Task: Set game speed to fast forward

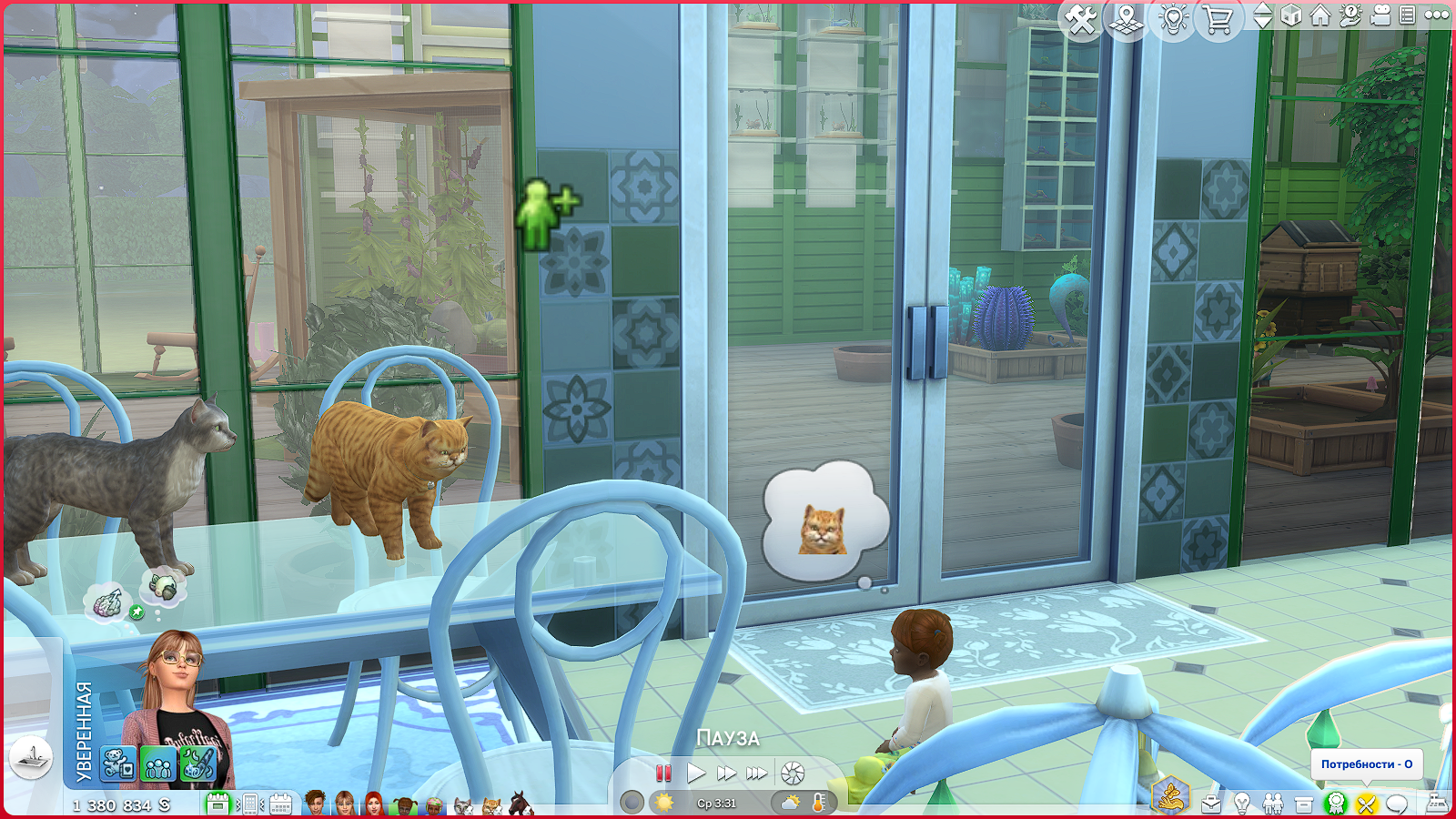Action: (x=726, y=773)
